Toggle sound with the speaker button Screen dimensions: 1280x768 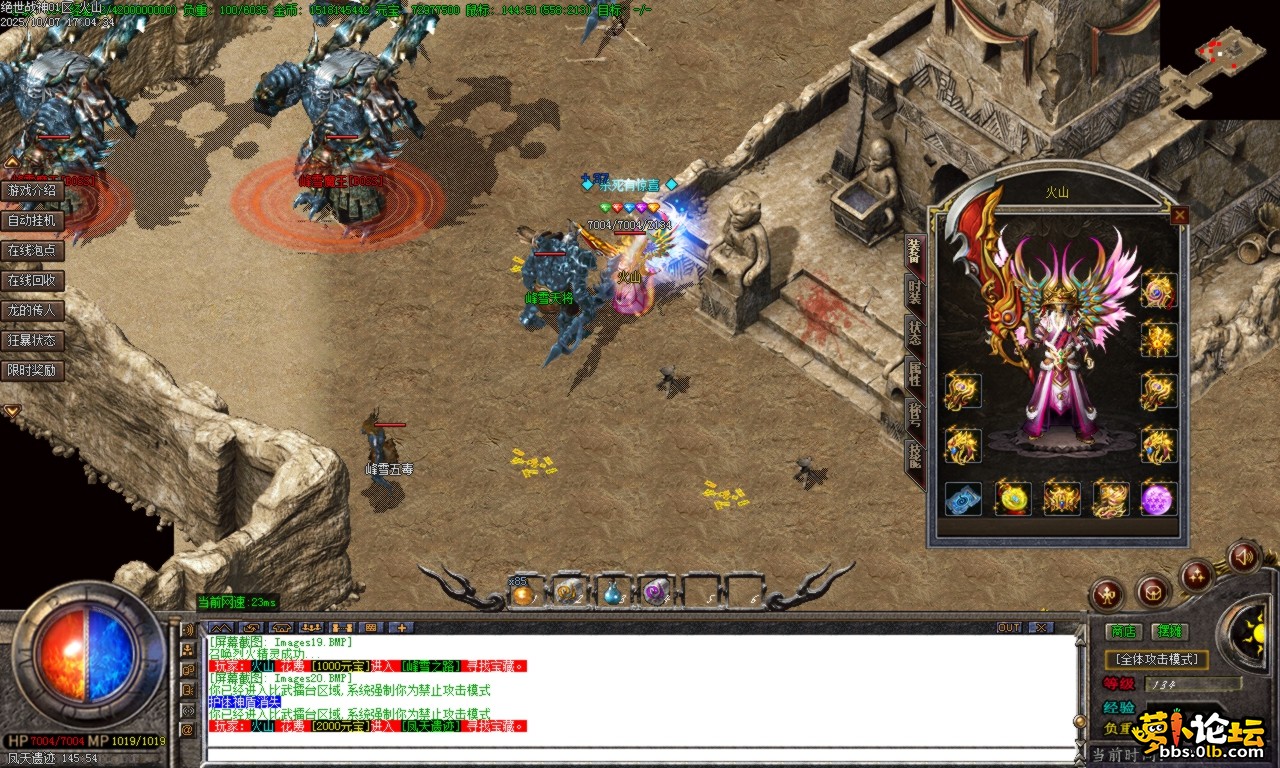(x=1243, y=556)
